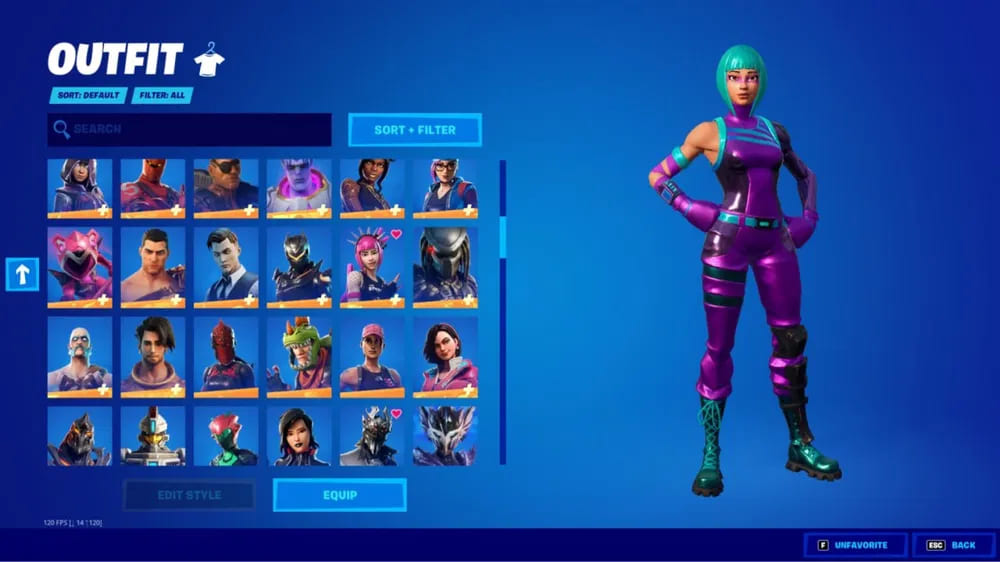
Task: Click the white up-arrow button
Action: (22, 274)
